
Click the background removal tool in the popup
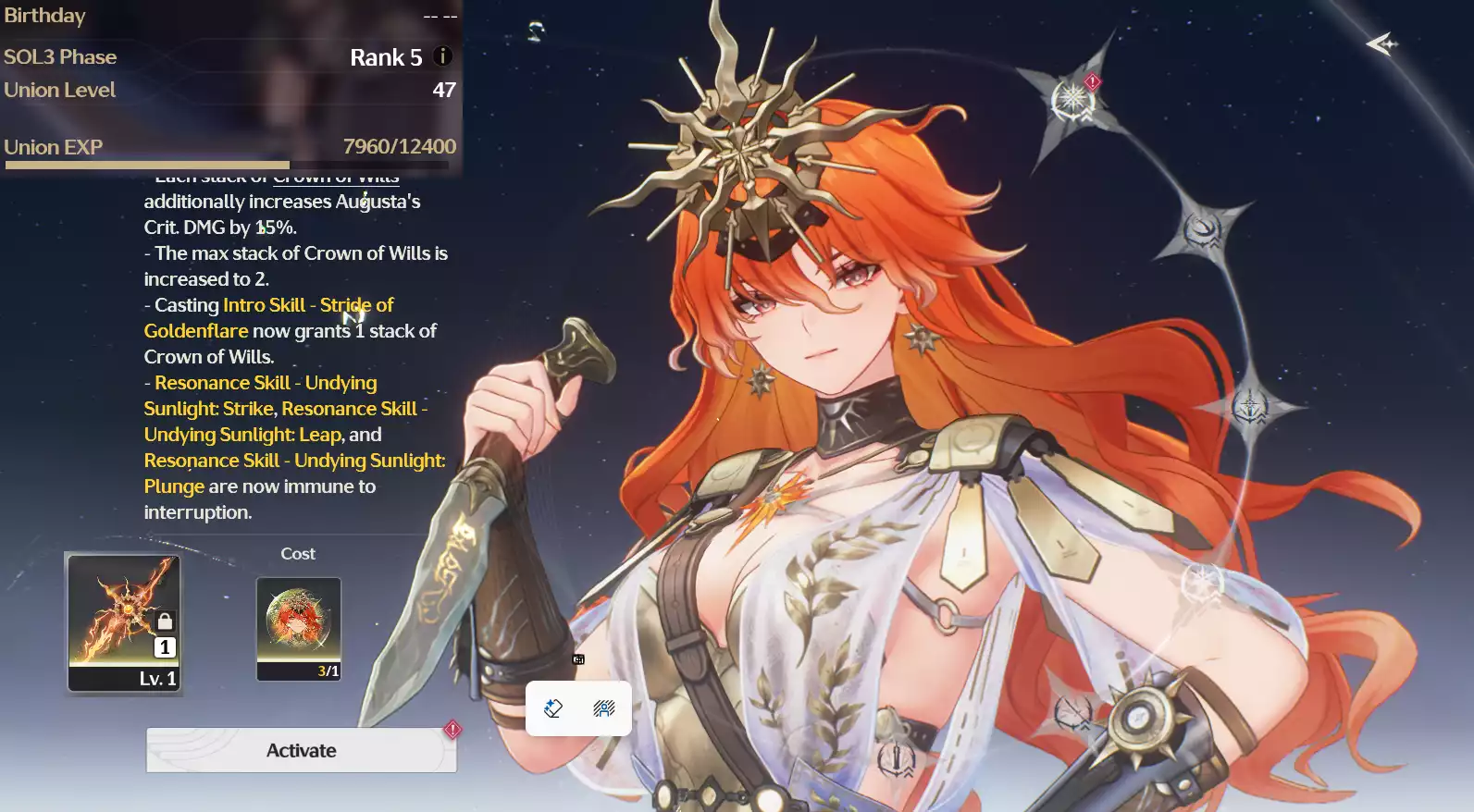(x=604, y=708)
